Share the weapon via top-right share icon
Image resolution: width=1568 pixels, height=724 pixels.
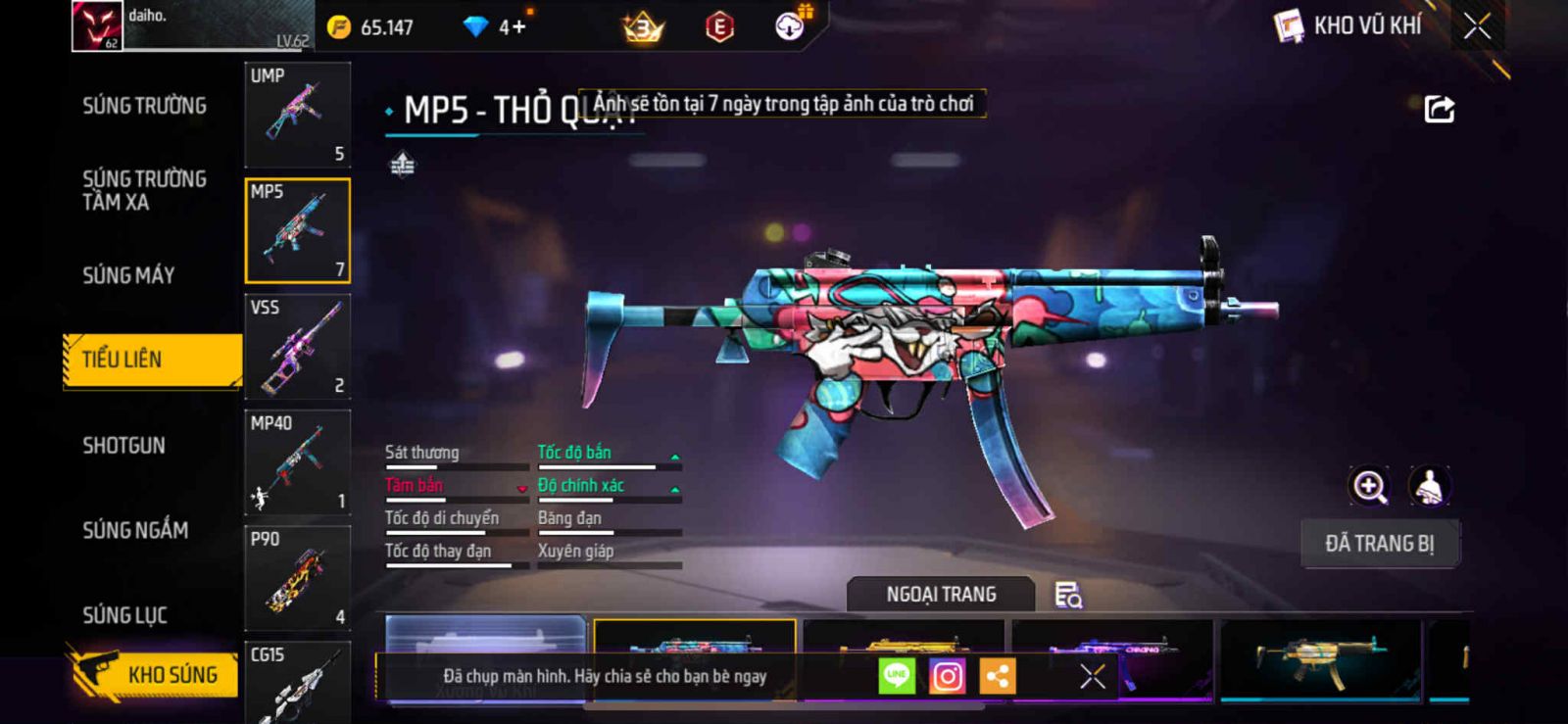click(1439, 109)
